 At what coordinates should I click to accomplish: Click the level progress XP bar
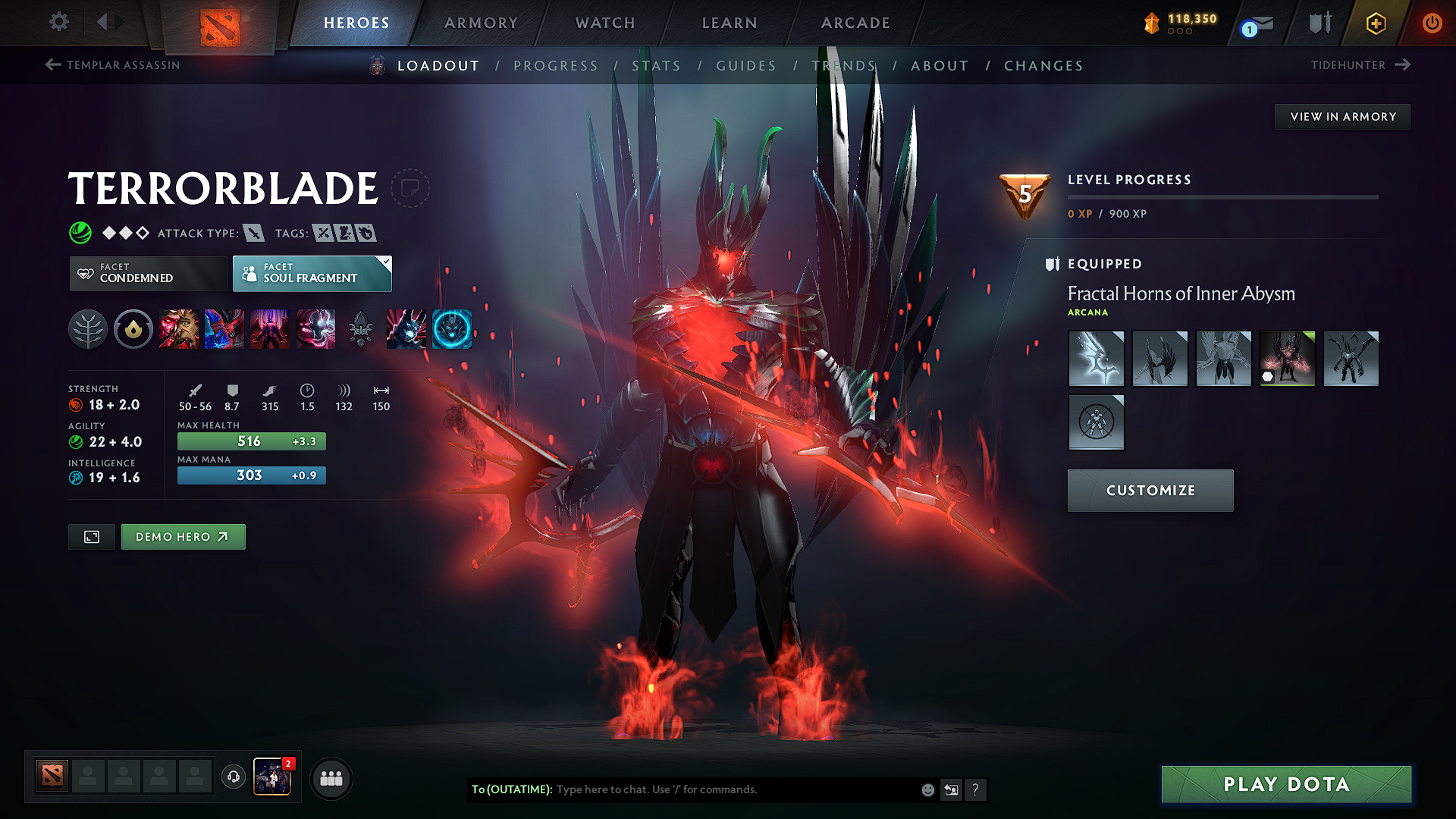coord(1222,196)
